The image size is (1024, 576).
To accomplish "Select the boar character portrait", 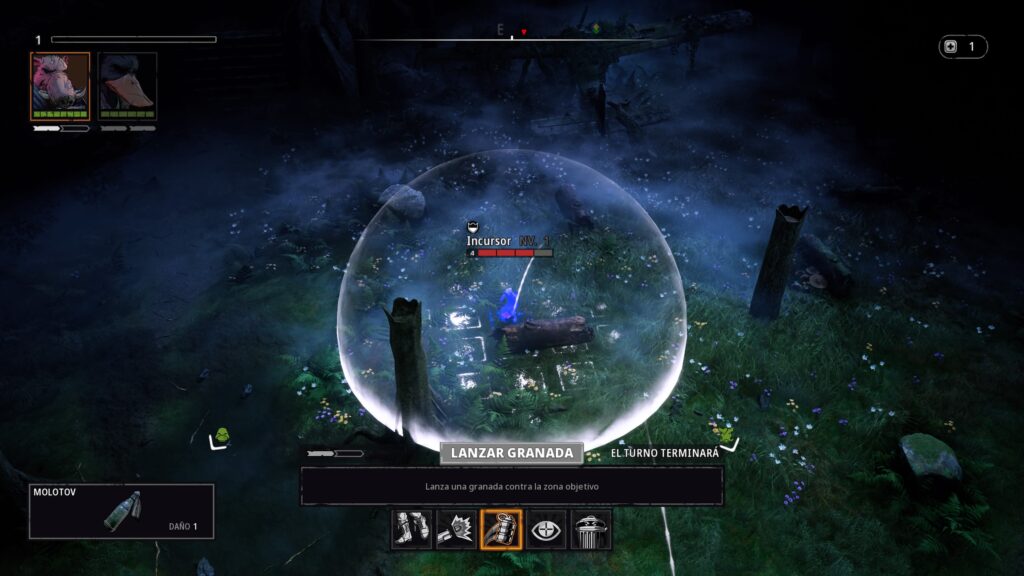I will [60, 87].
